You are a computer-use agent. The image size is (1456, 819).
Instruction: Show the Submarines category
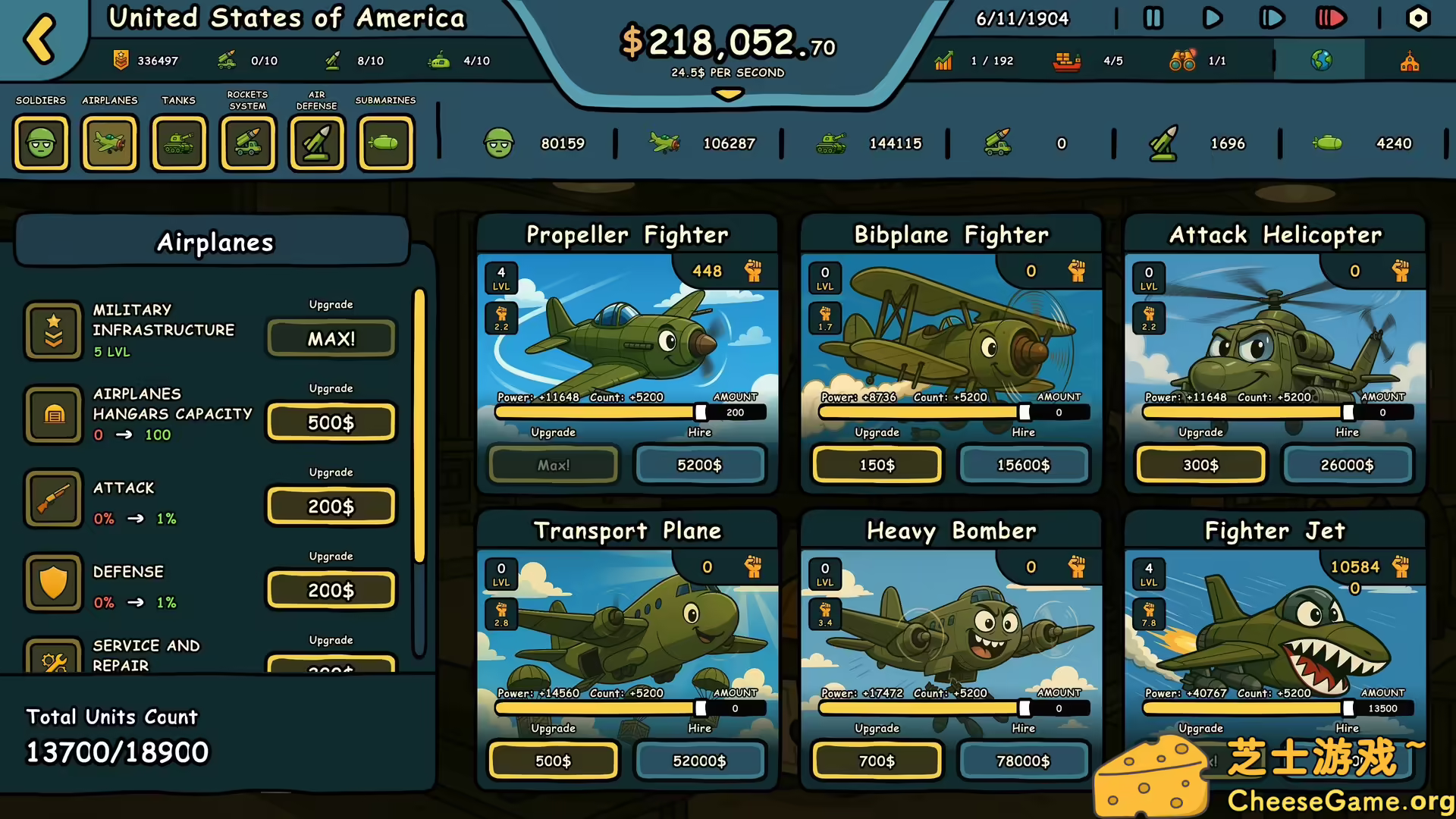[x=386, y=143]
